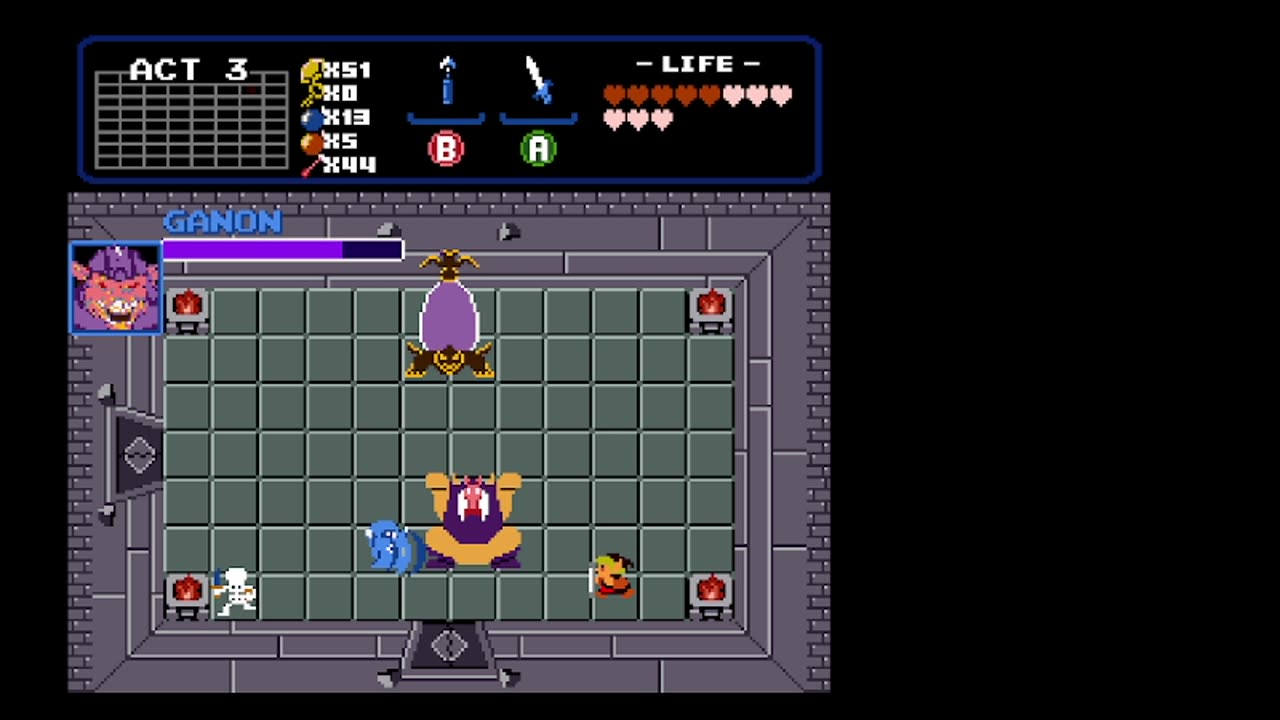Click the diamond emblem on the left door
Viewport: 1280px width, 720px height.
137,455
